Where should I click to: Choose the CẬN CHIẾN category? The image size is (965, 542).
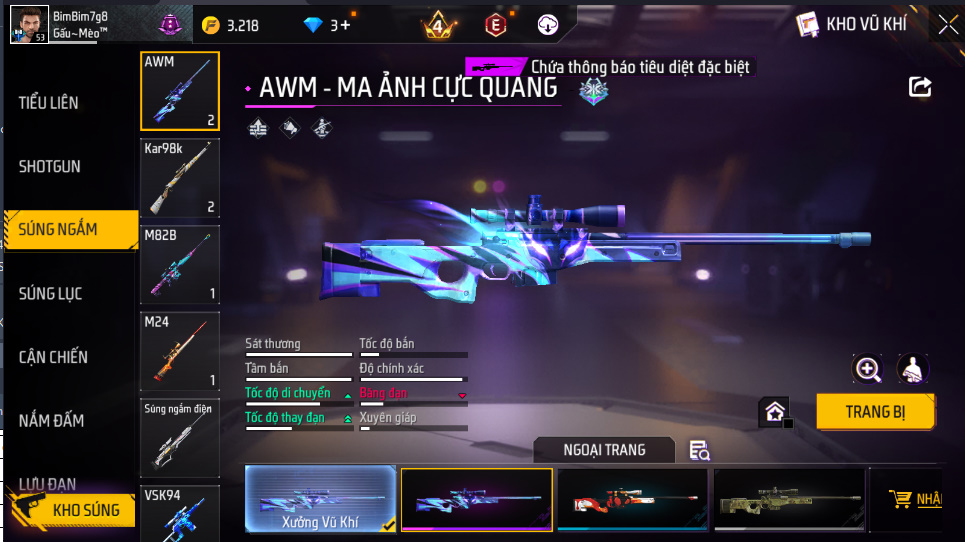(53, 357)
